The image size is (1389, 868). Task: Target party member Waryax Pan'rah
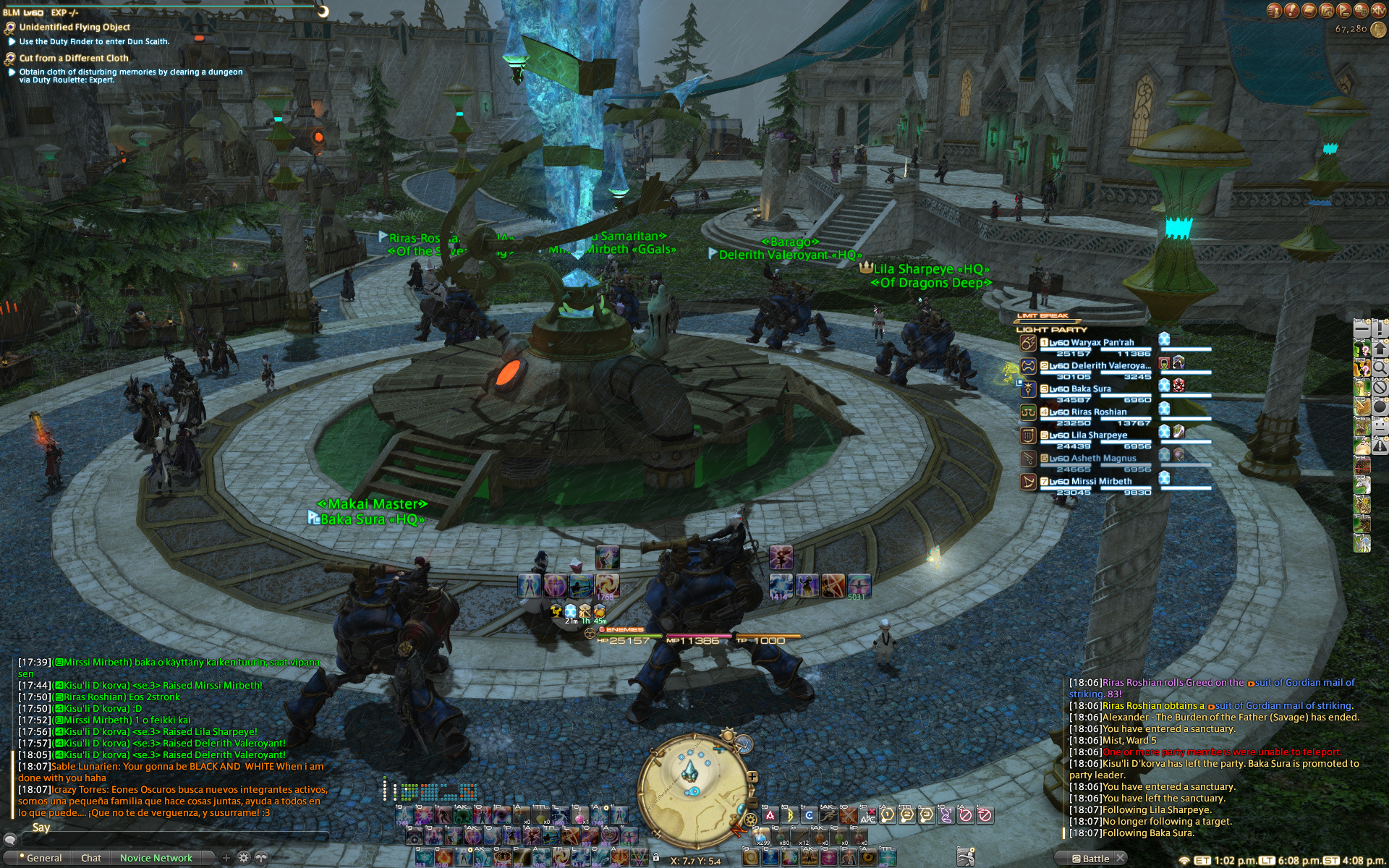(1102, 343)
